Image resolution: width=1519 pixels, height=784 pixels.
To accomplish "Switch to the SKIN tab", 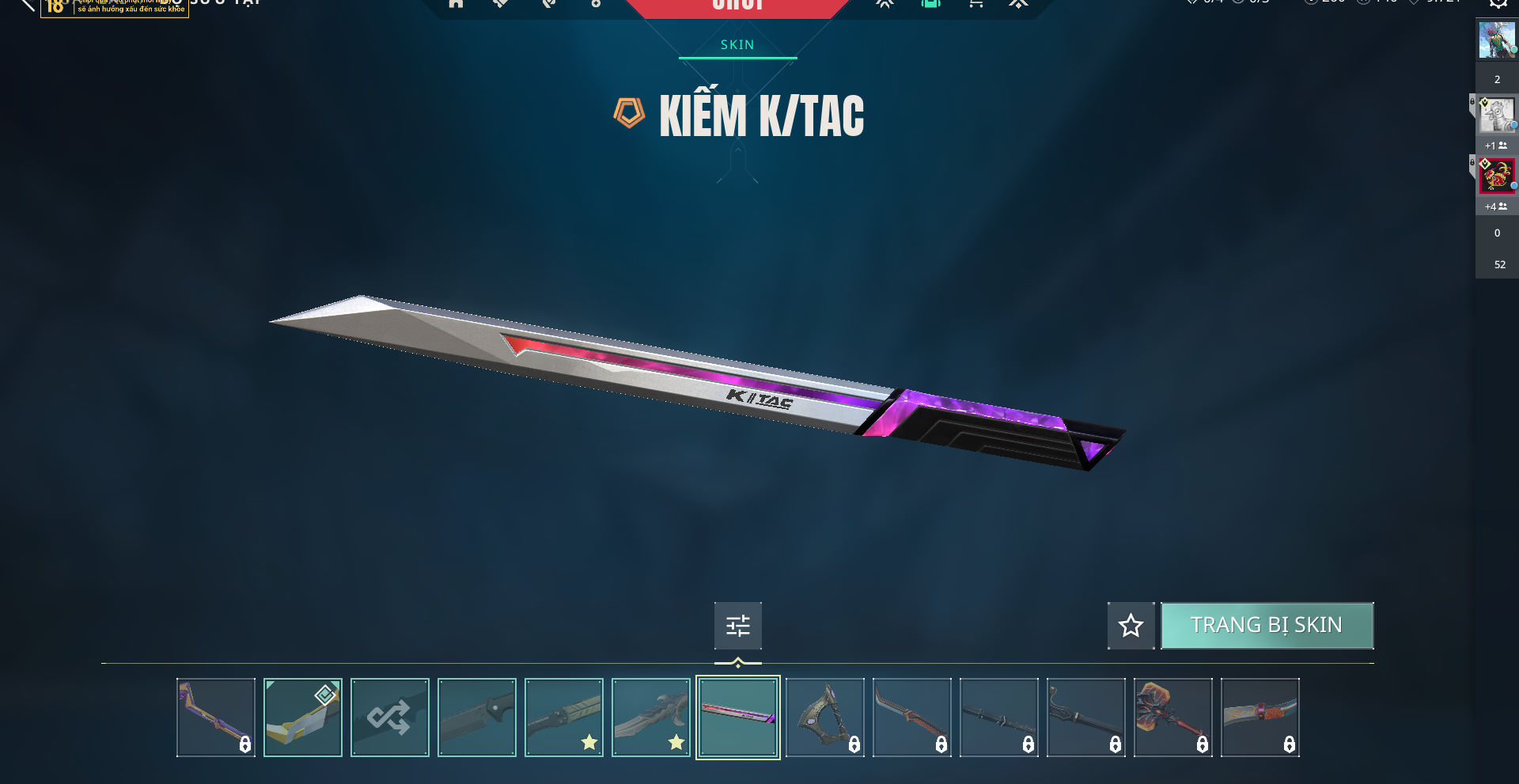I will [737, 45].
